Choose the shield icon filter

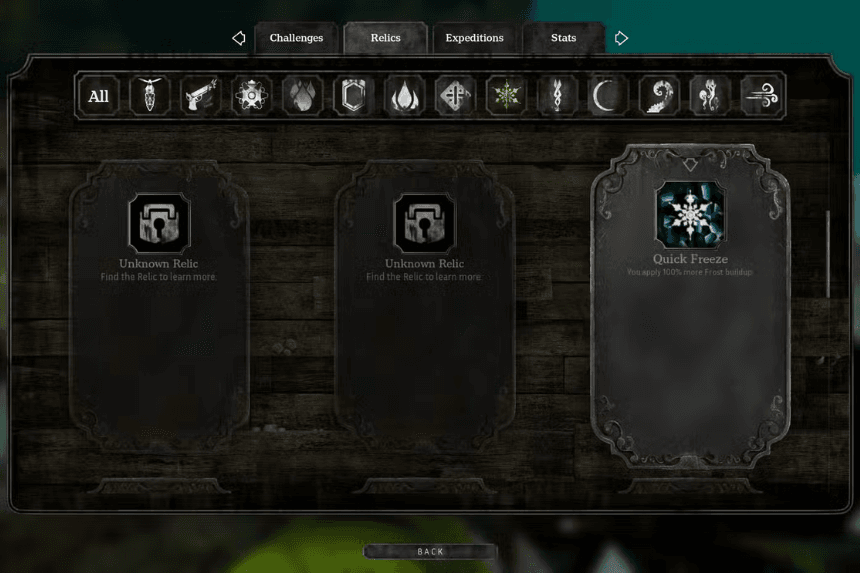pos(353,96)
